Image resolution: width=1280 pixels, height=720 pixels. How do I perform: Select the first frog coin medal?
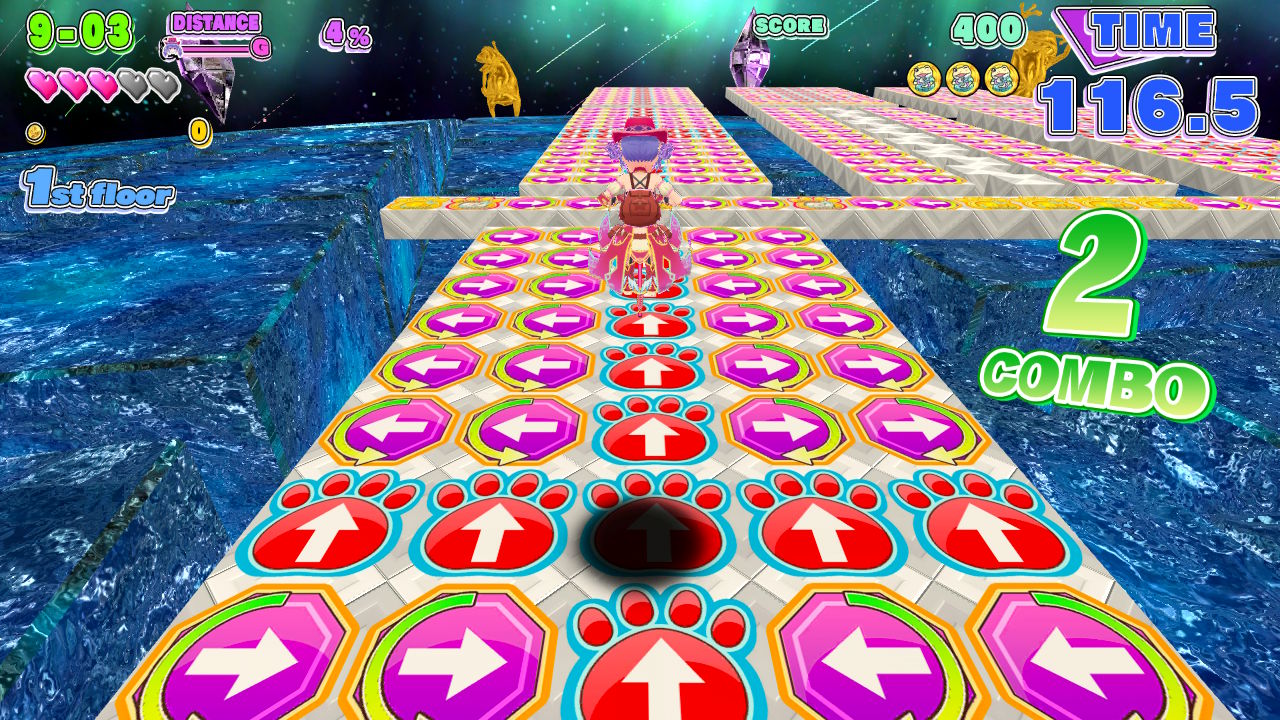coord(925,78)
